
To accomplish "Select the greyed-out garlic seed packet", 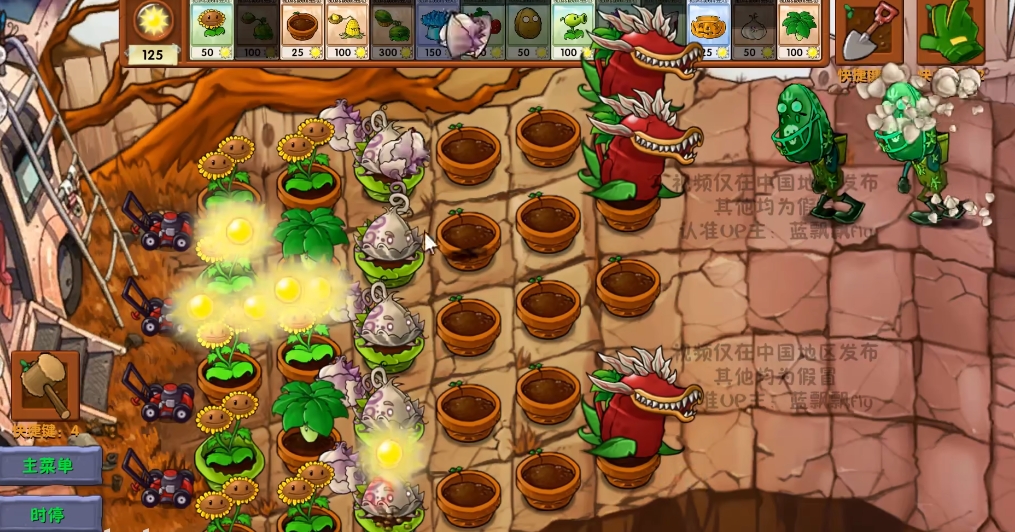I will 753,30.
